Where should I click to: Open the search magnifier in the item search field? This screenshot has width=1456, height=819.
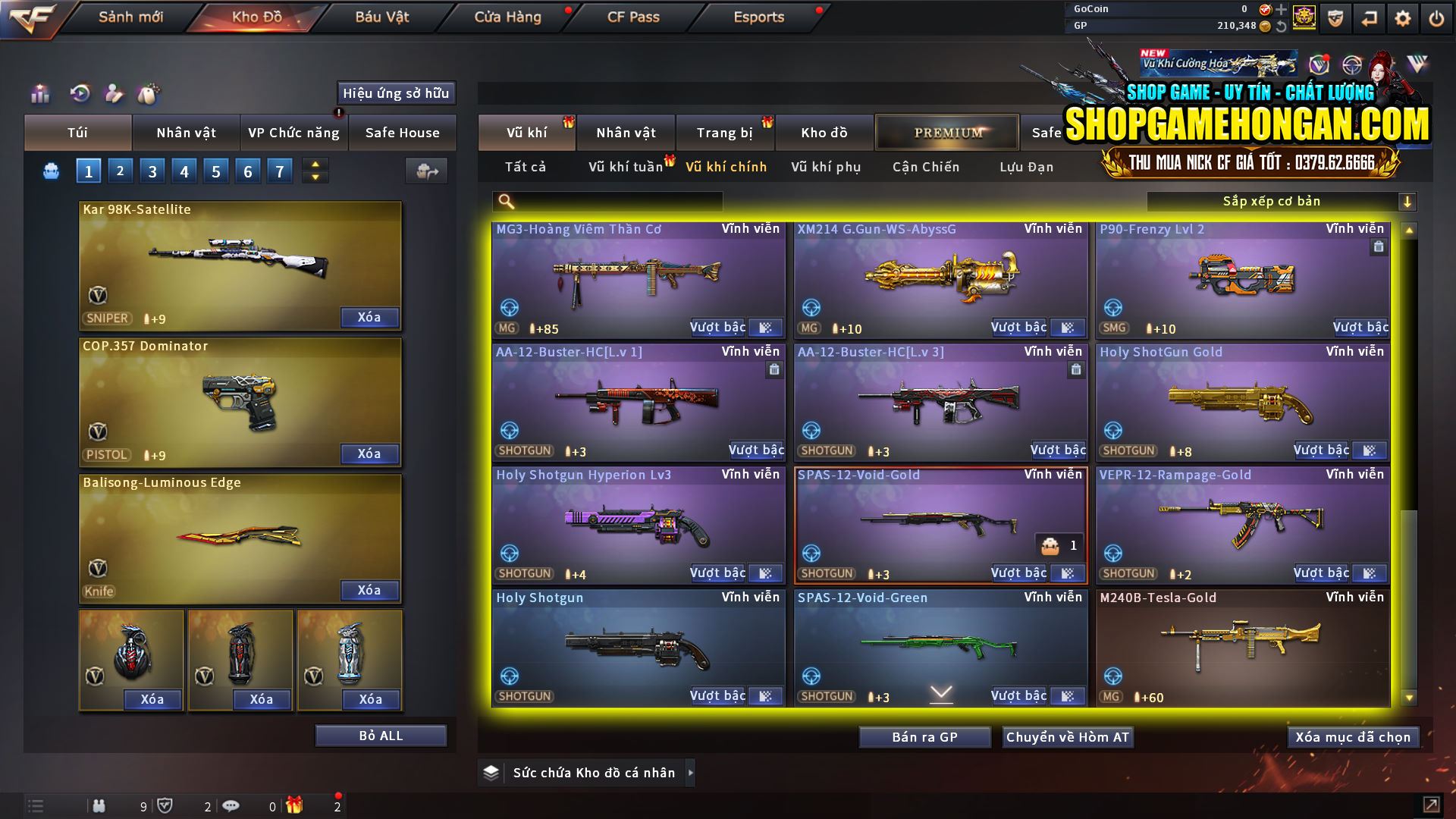(505, 201)
